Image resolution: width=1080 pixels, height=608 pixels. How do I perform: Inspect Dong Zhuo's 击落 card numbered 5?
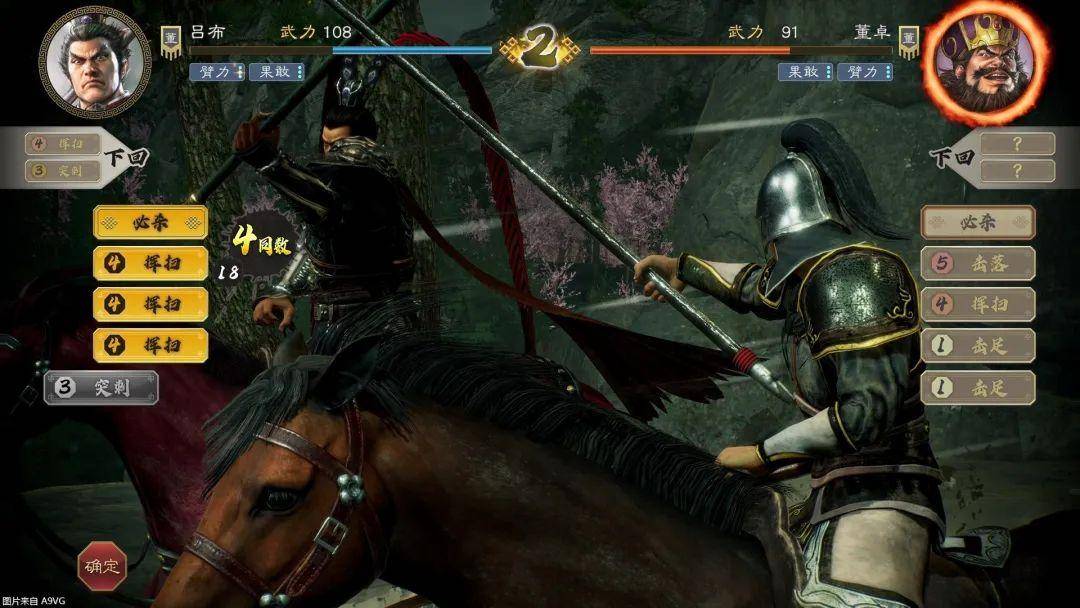[977, 263]
